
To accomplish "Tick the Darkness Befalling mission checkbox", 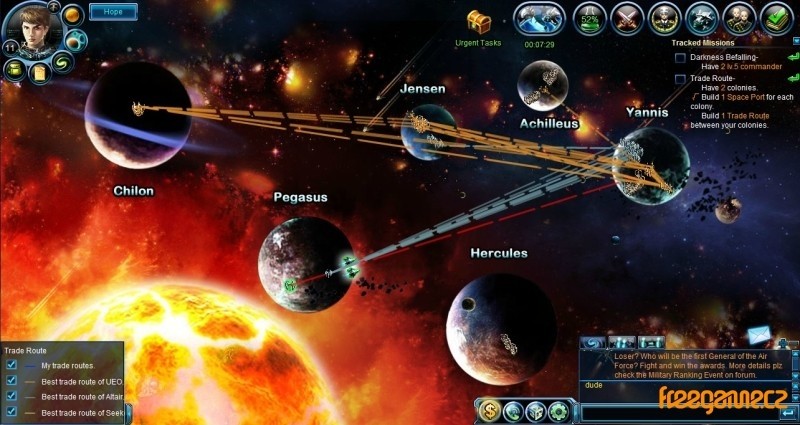I will 680,58.
